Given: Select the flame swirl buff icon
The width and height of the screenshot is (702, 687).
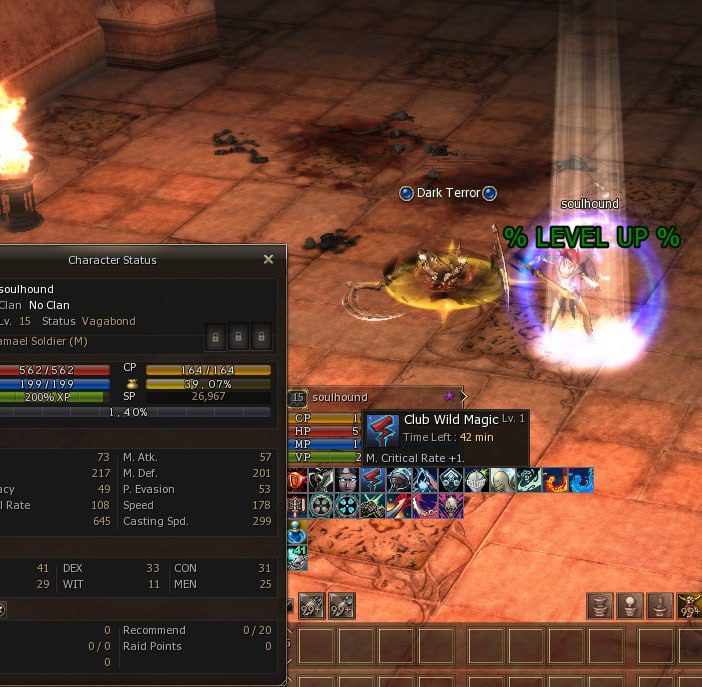Looking at the screenshot, I should 555,481.
